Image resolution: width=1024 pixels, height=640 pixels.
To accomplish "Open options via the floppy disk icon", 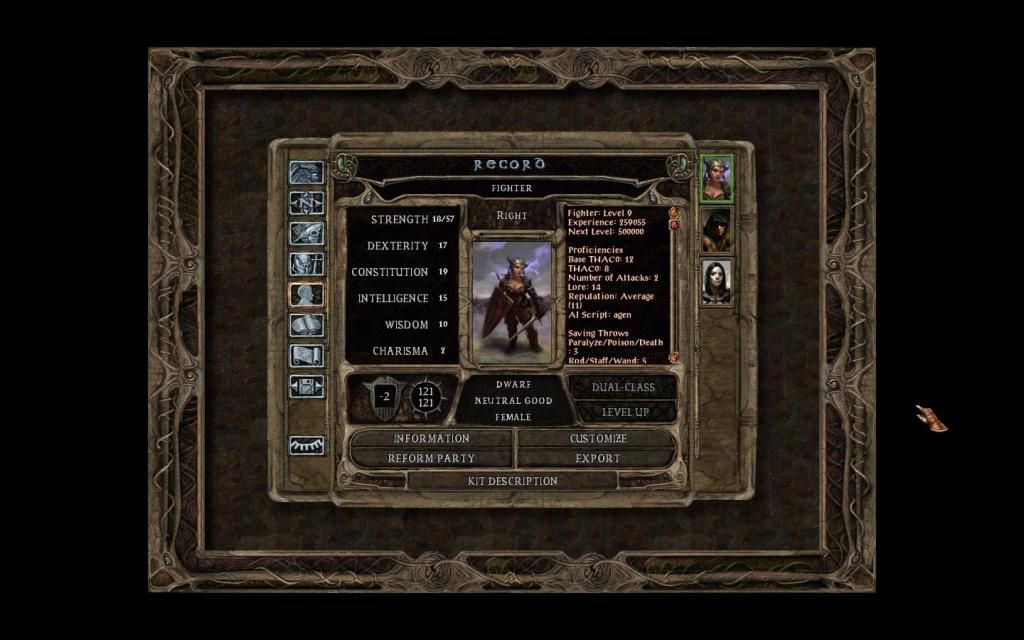I will 306,385.
